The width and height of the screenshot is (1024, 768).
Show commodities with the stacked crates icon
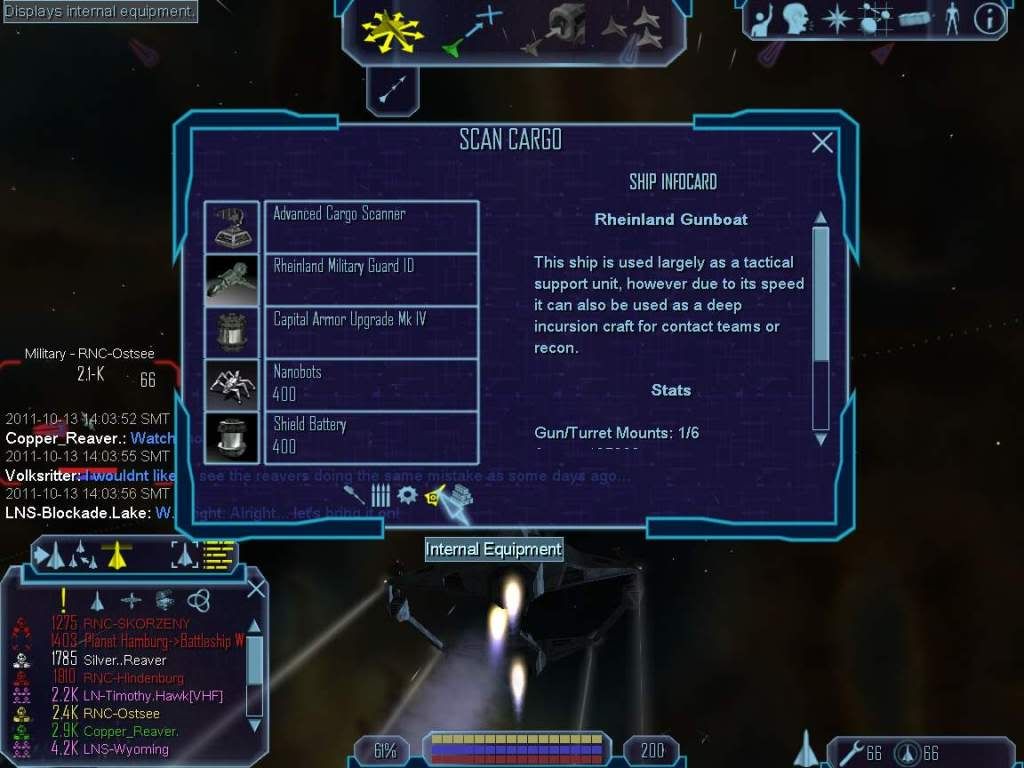point(461,495)
